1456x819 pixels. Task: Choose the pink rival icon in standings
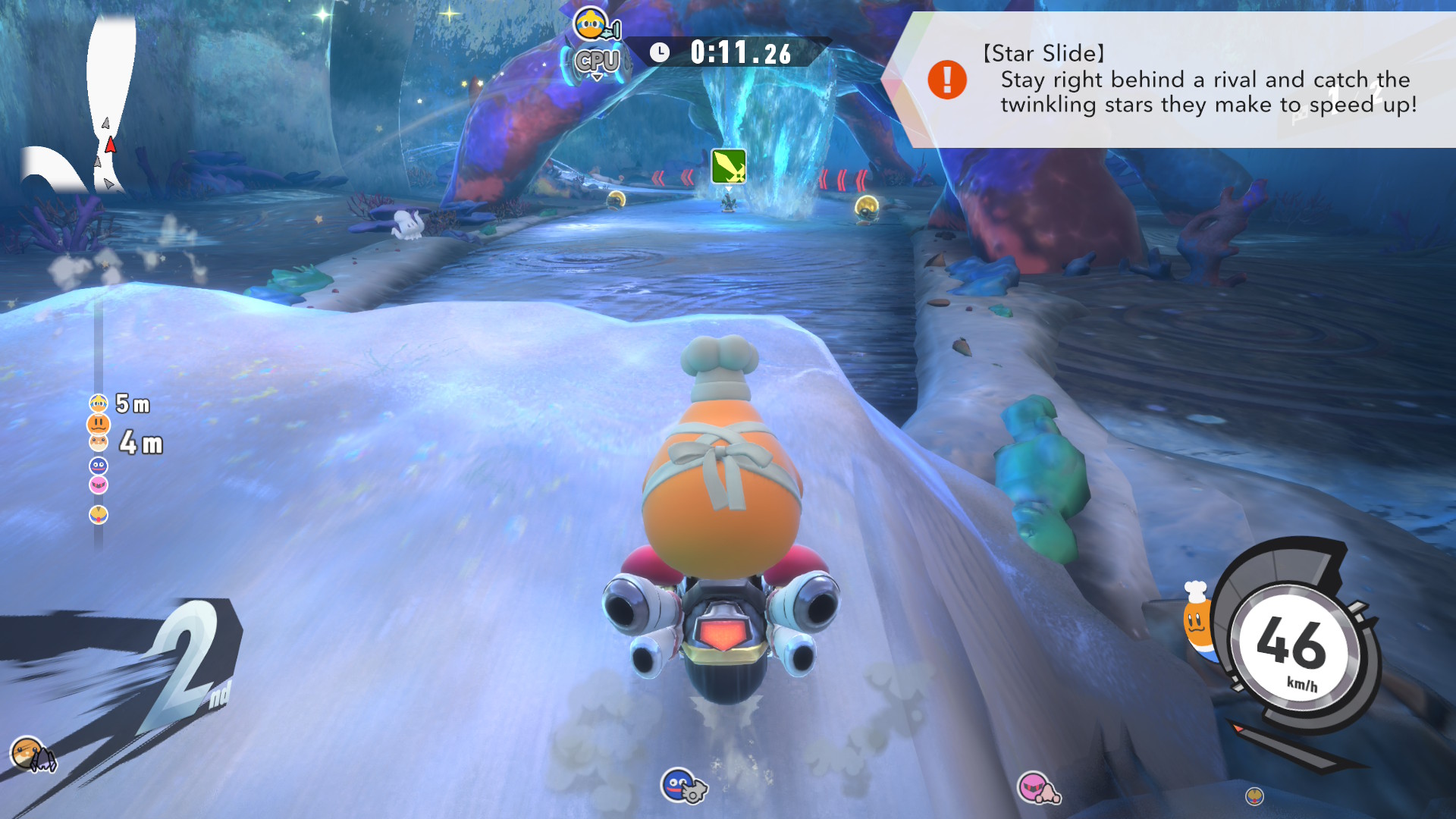click(99, 484)
